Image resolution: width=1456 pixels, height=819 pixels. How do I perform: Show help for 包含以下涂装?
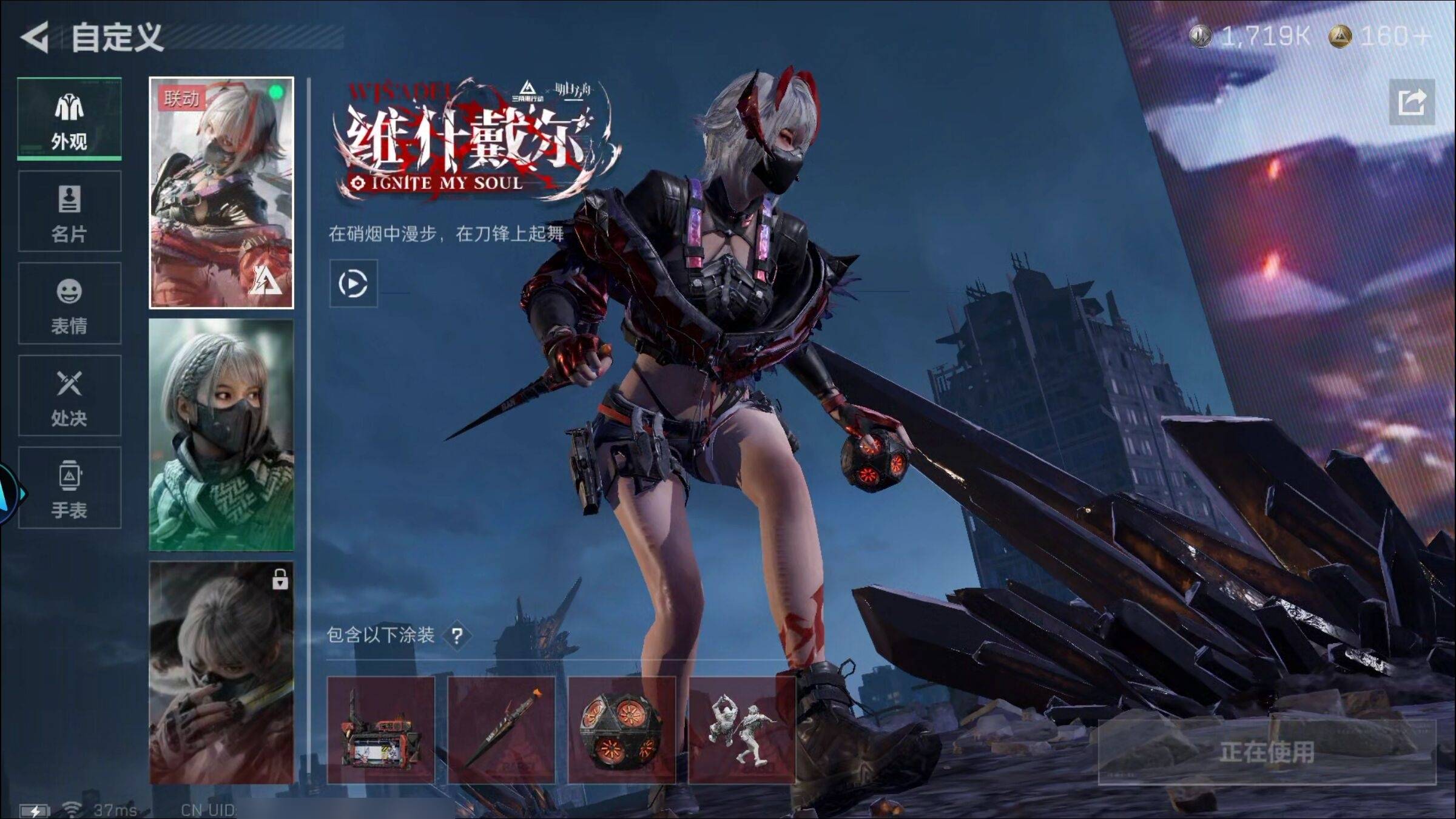(457, 636)
